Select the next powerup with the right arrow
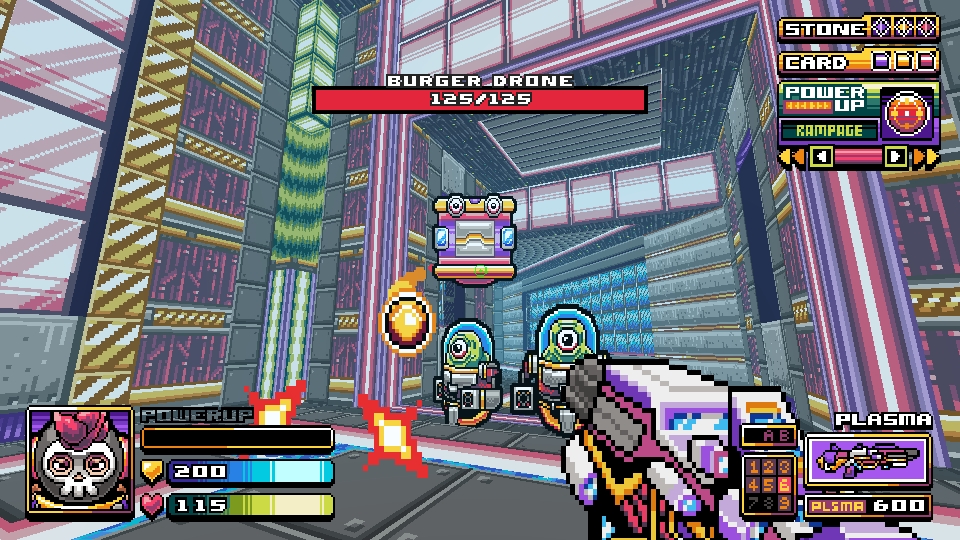The height and width of the screenshot is (540, 960). click(896, 157)
